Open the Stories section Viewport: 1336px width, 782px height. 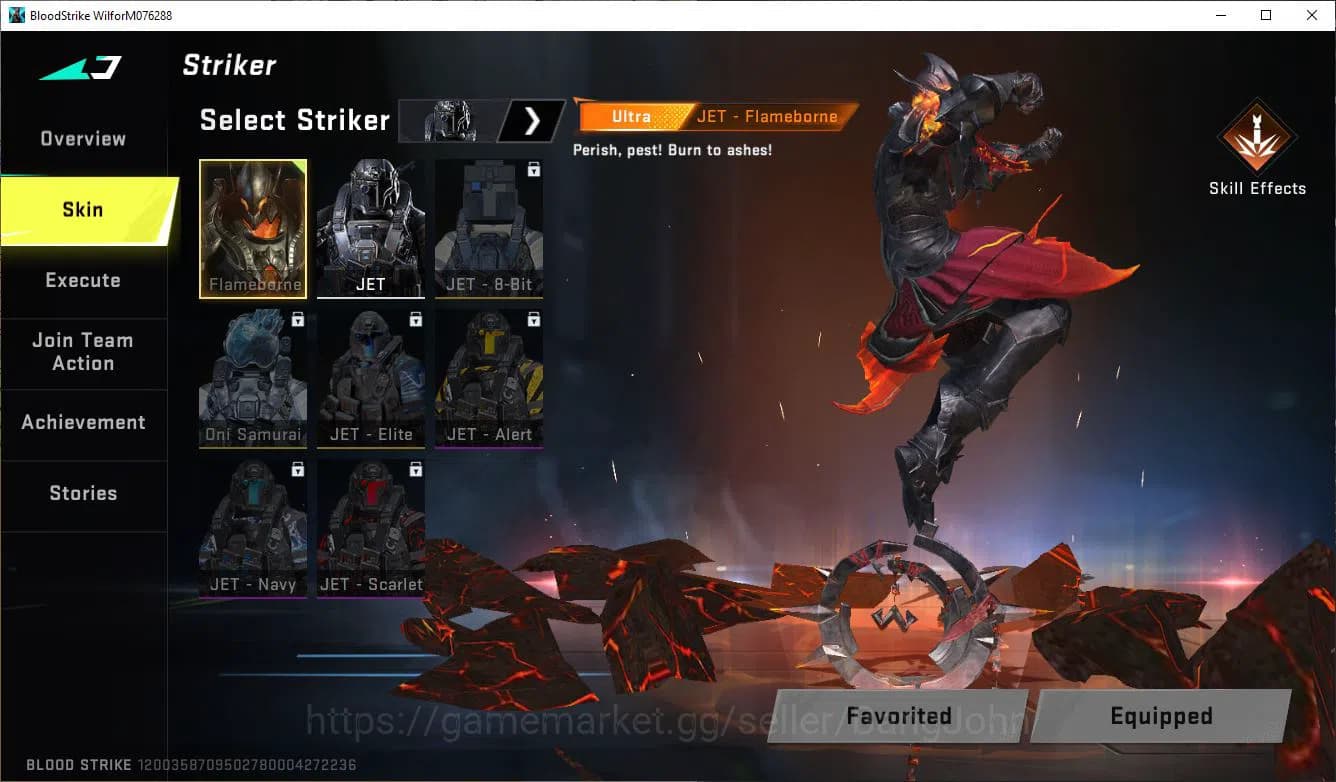83,492
